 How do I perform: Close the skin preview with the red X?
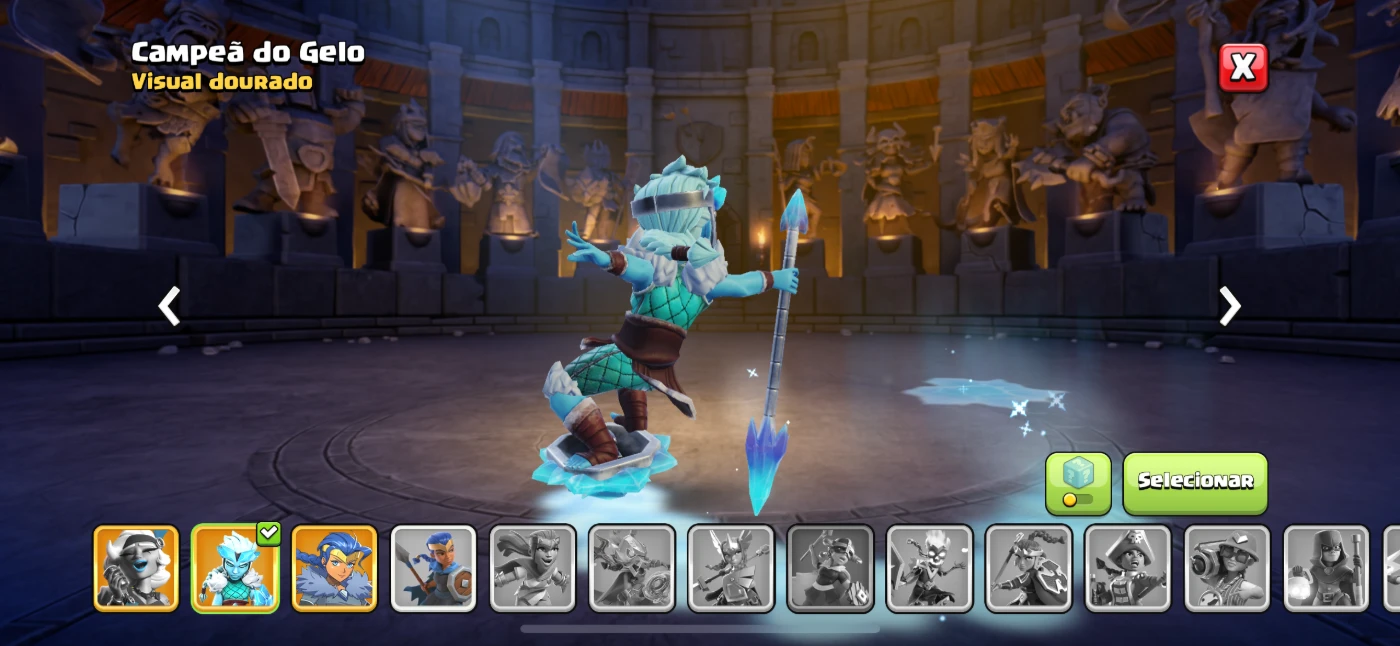1242,67
